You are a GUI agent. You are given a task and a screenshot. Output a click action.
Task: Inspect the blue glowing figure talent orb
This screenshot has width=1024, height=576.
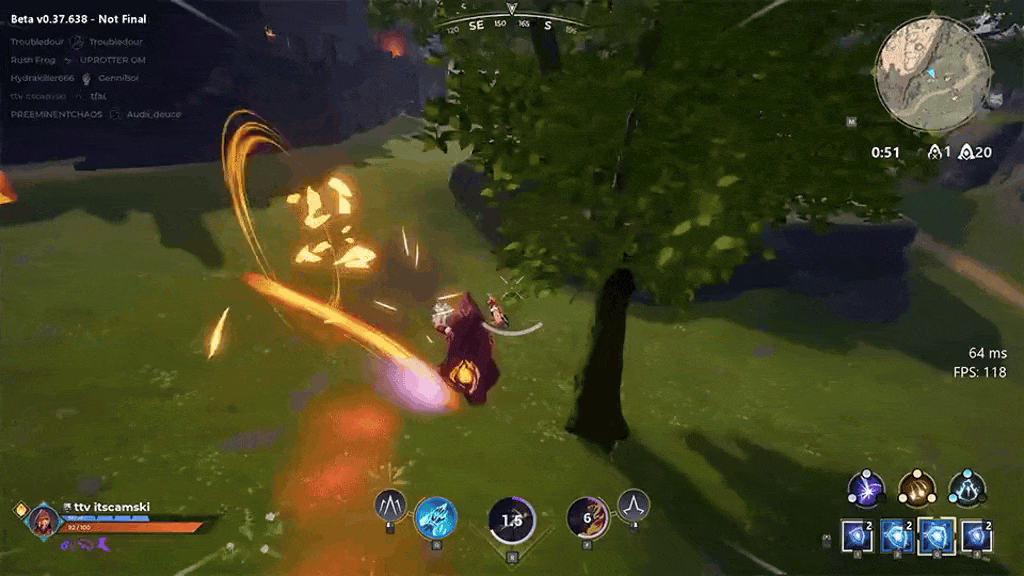pyautogui.click(x=967, y=488)
